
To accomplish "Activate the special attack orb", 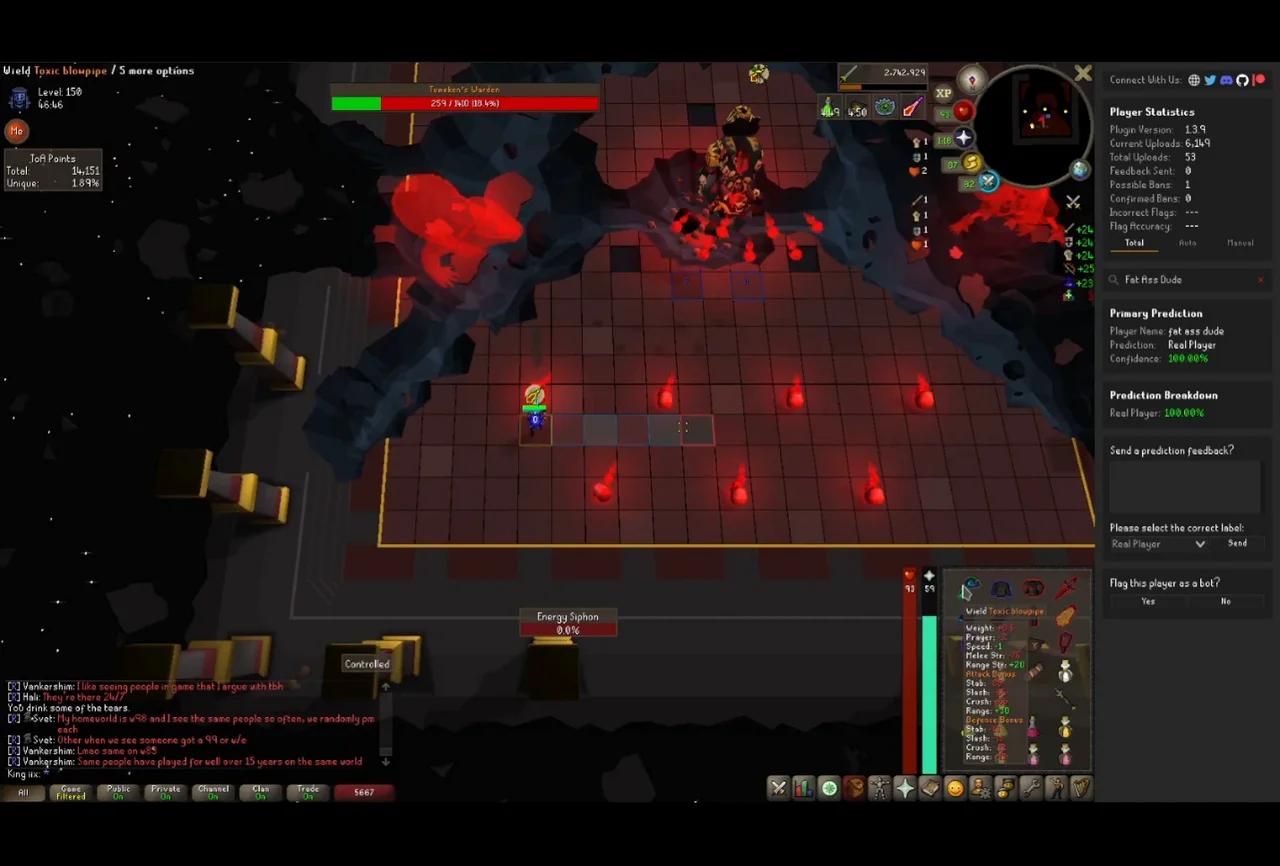I will pos(988,181).
